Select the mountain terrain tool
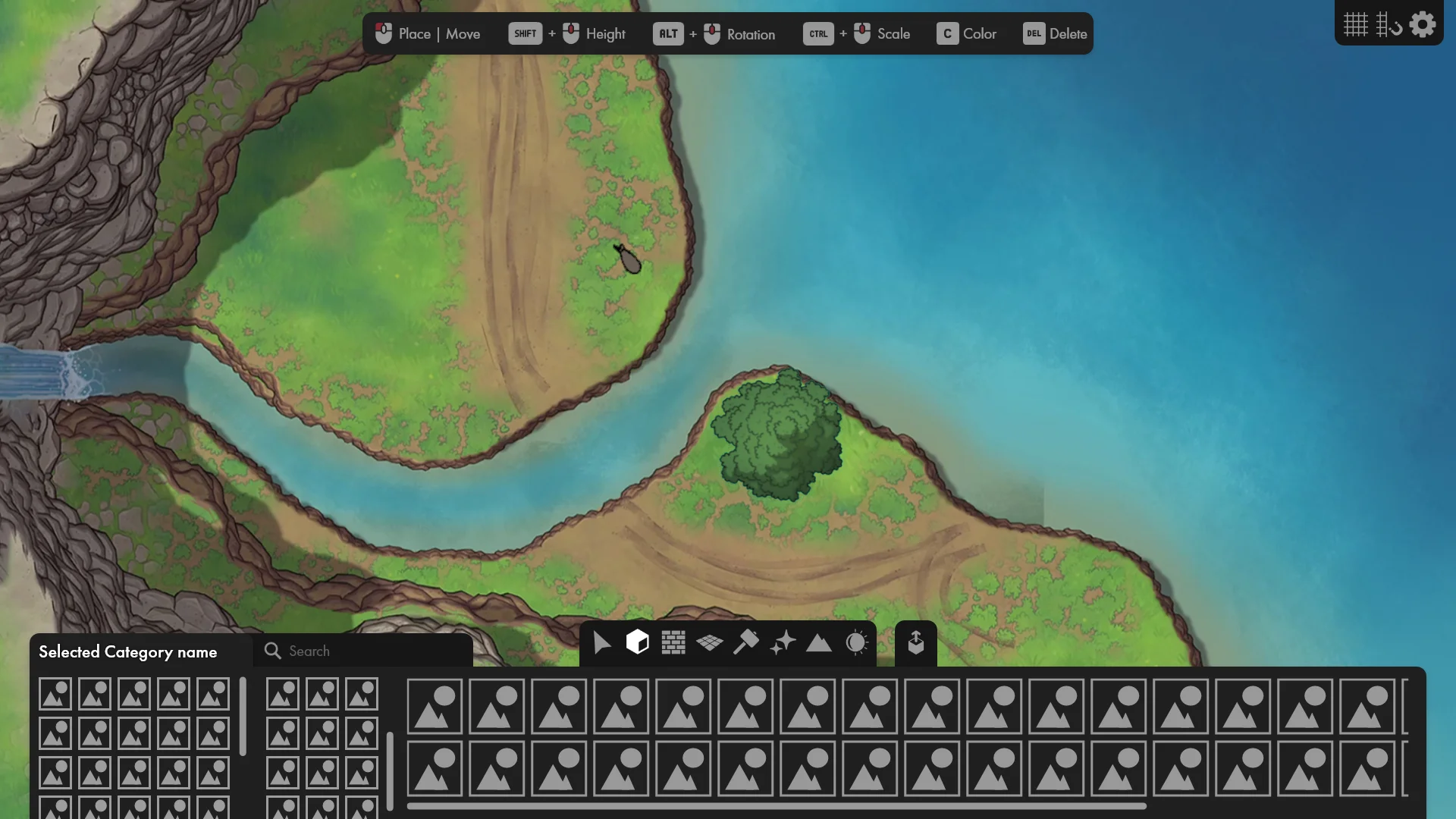The image size is (1456, 819). [819, 643]
